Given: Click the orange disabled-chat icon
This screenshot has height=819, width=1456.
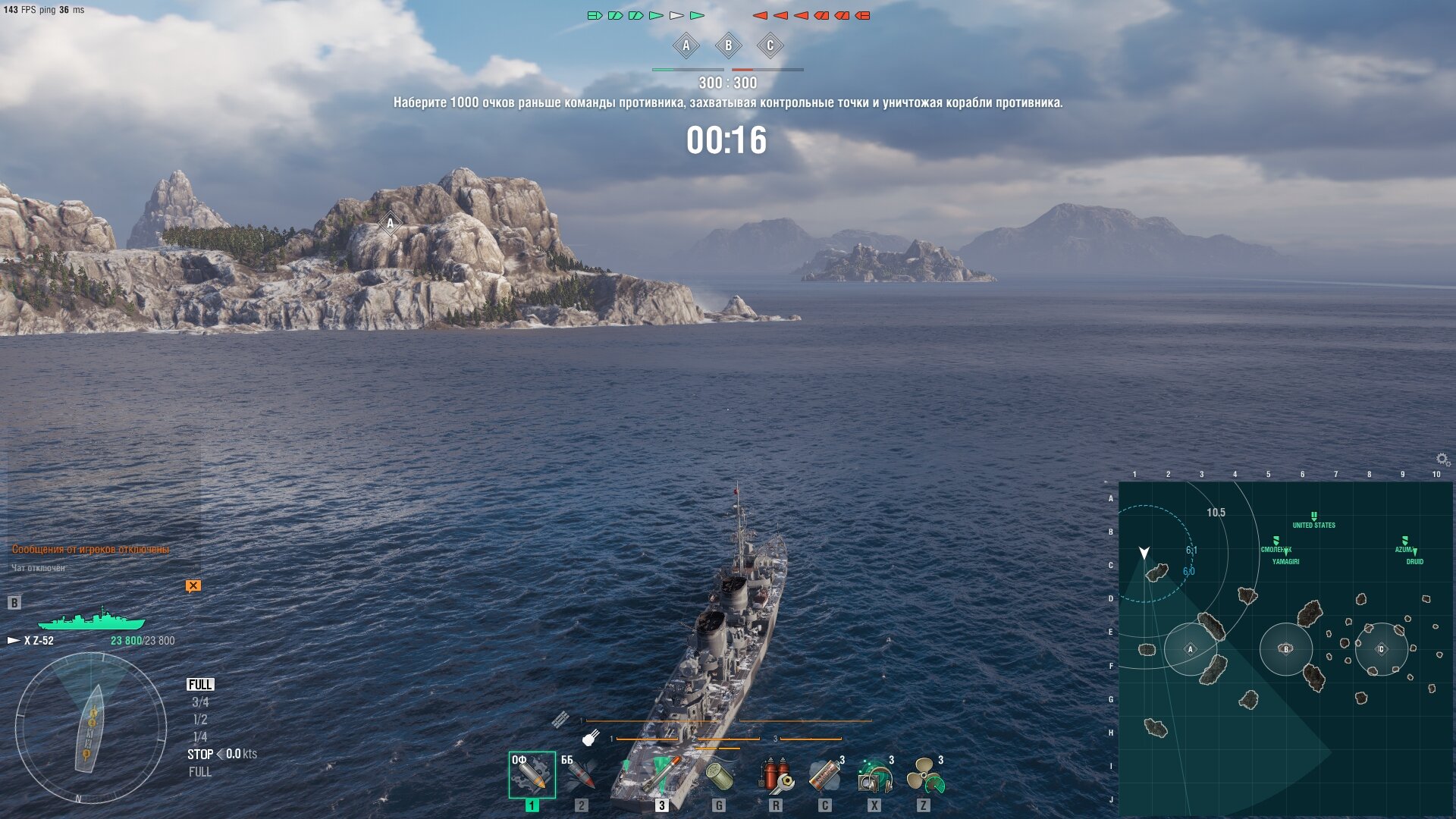Looking at the screenshot, I should coord(193,585).
